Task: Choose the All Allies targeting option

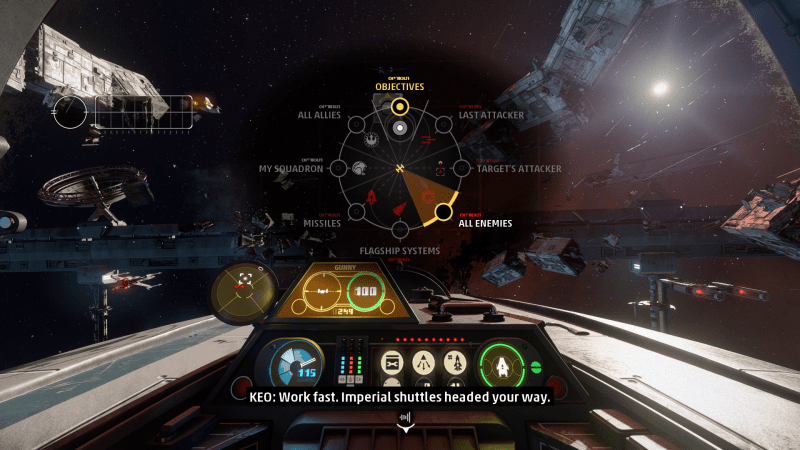Action: (x=356, y=124)
